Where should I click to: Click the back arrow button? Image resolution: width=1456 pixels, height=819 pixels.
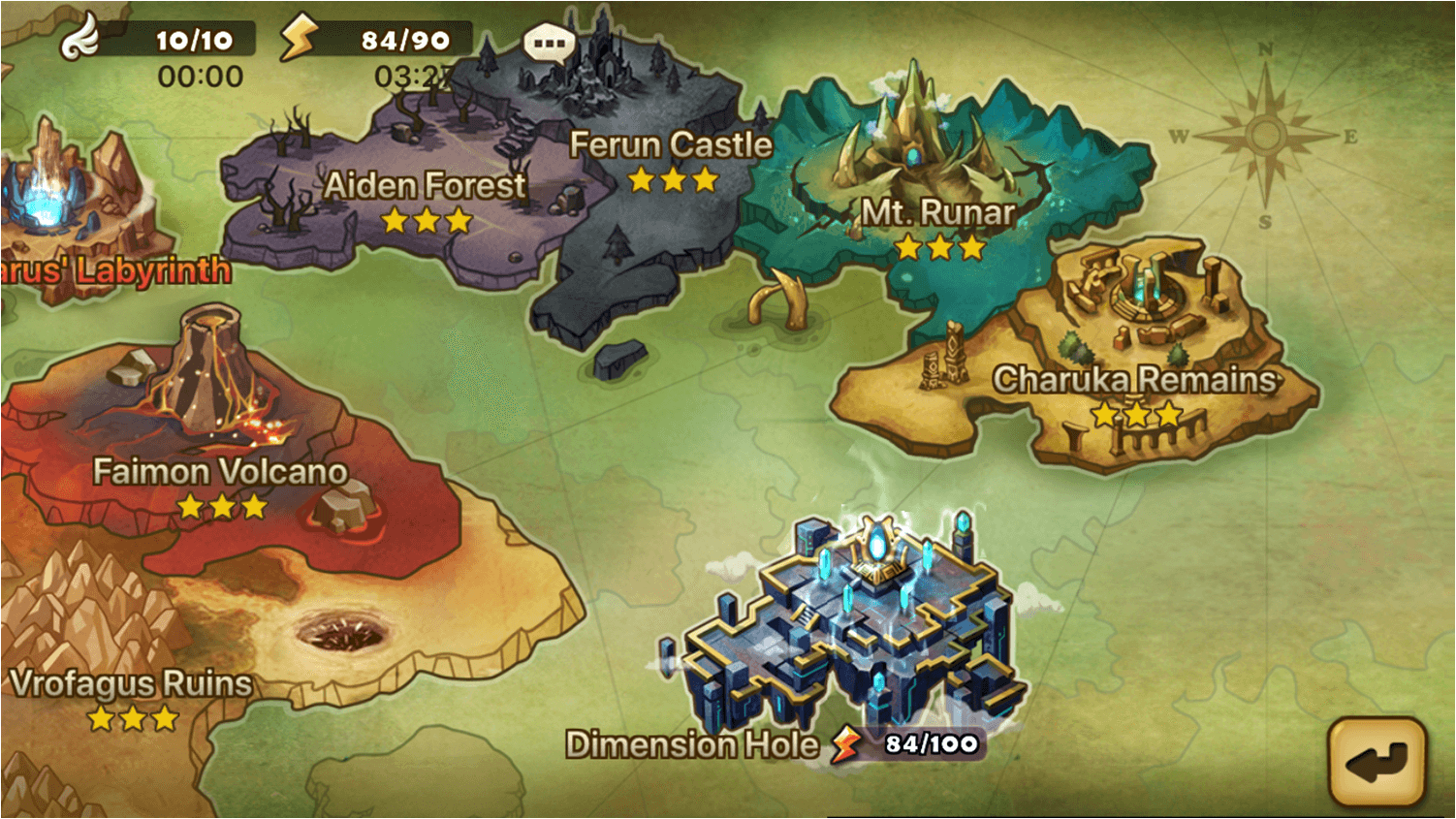1377,763
